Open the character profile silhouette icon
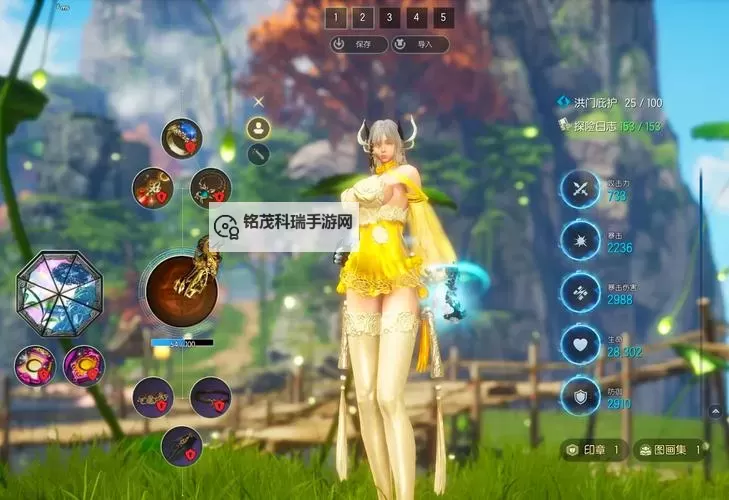729x500 pixels. (x=259, y=128)
